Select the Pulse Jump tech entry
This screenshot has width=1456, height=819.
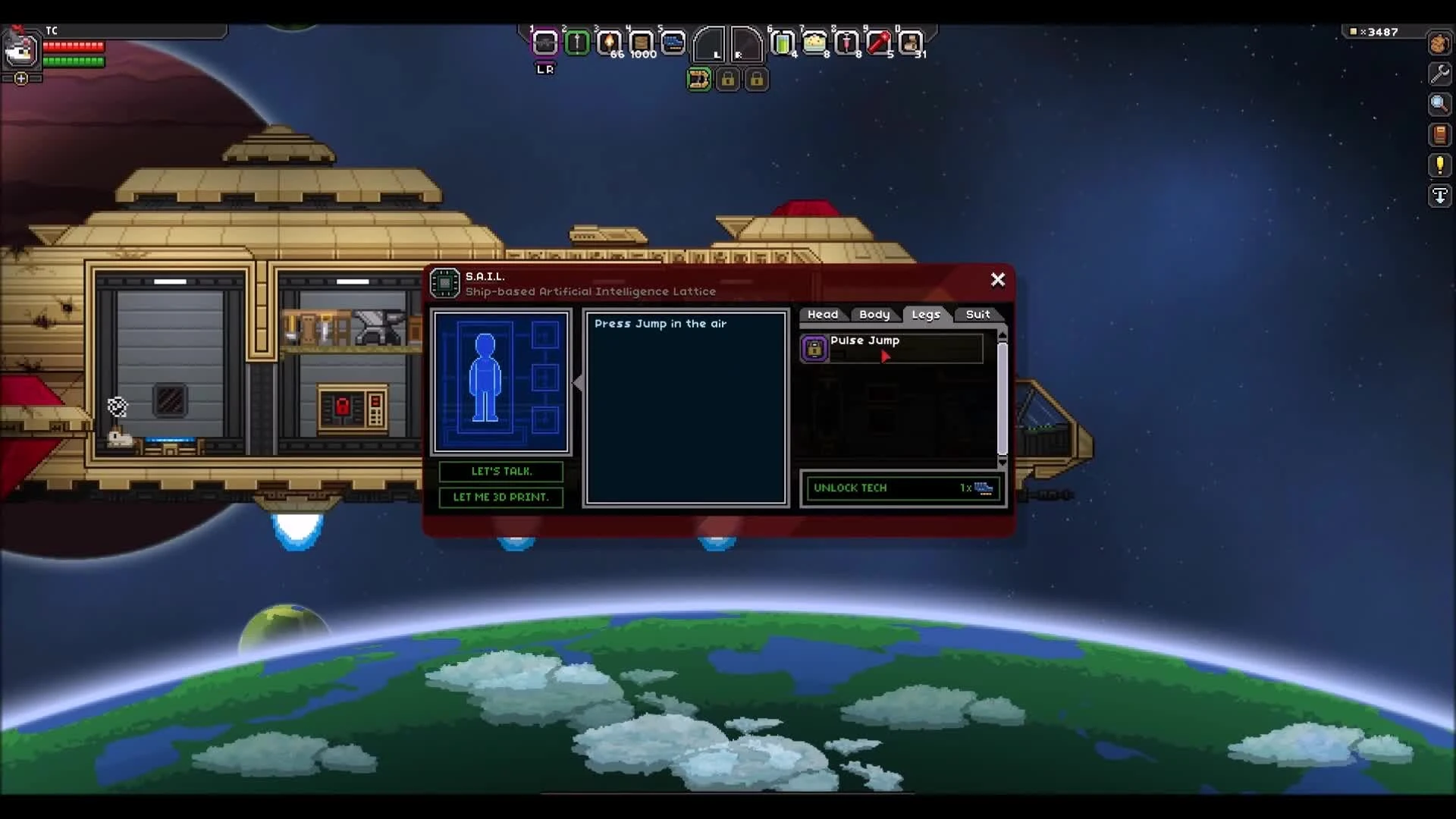pos(891,348)
